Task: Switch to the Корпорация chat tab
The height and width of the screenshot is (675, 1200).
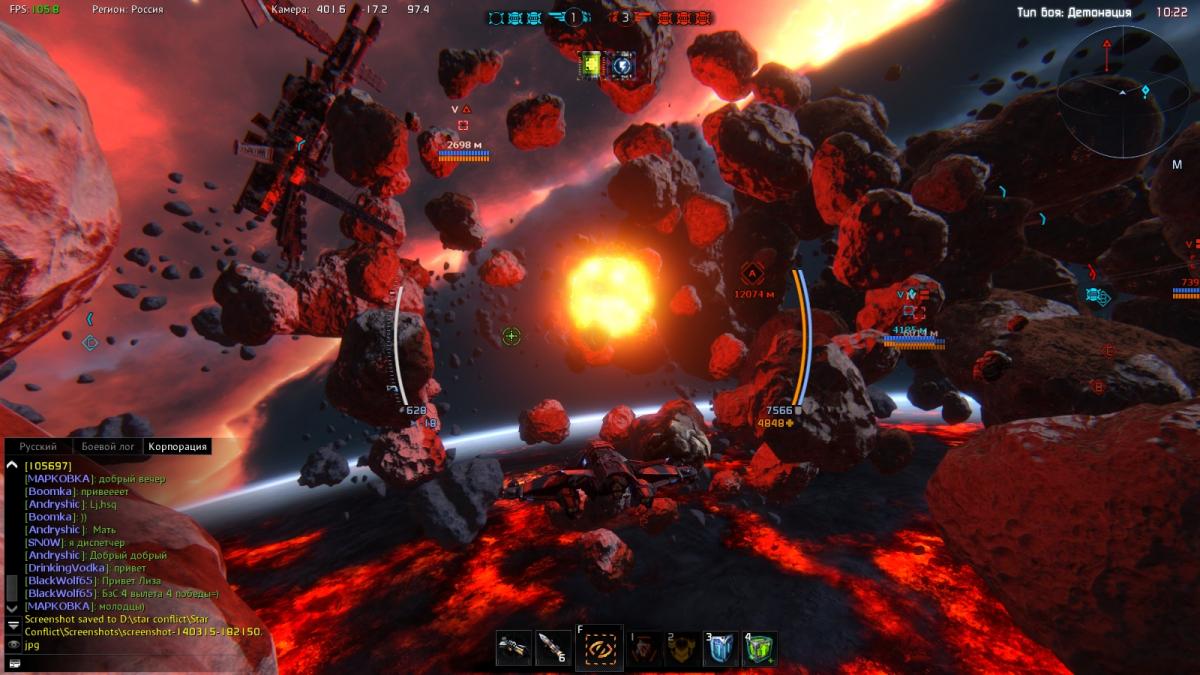Action: coord(176,447)
